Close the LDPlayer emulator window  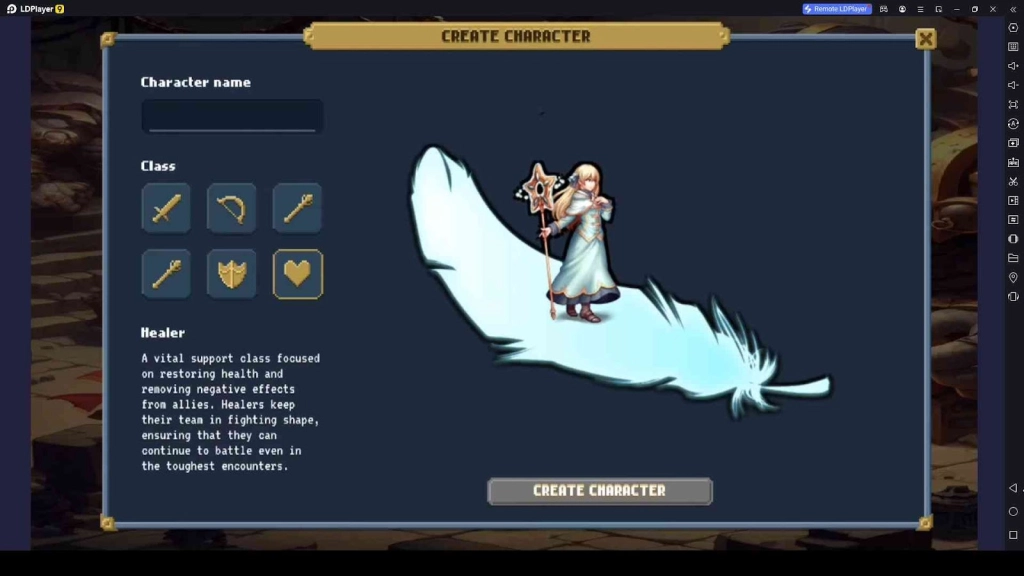point(993,9)
